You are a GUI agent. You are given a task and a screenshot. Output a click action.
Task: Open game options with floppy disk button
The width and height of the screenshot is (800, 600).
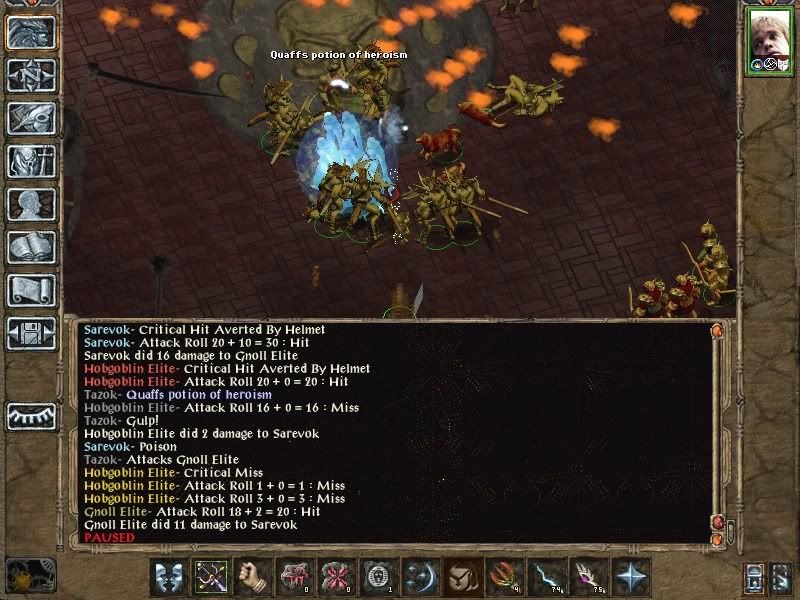31,333
